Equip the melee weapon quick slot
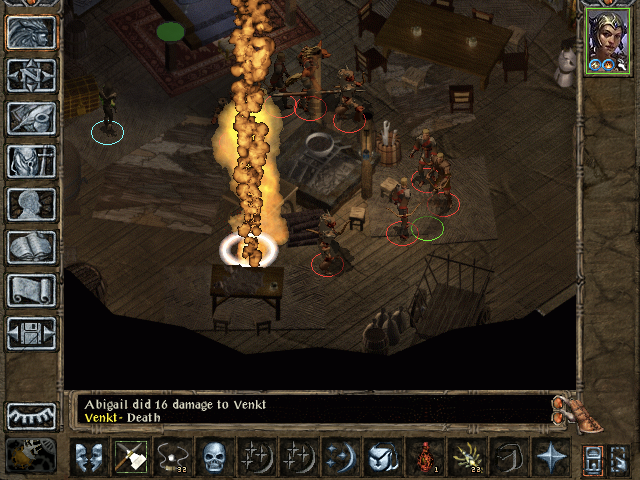 pos(130,457)
